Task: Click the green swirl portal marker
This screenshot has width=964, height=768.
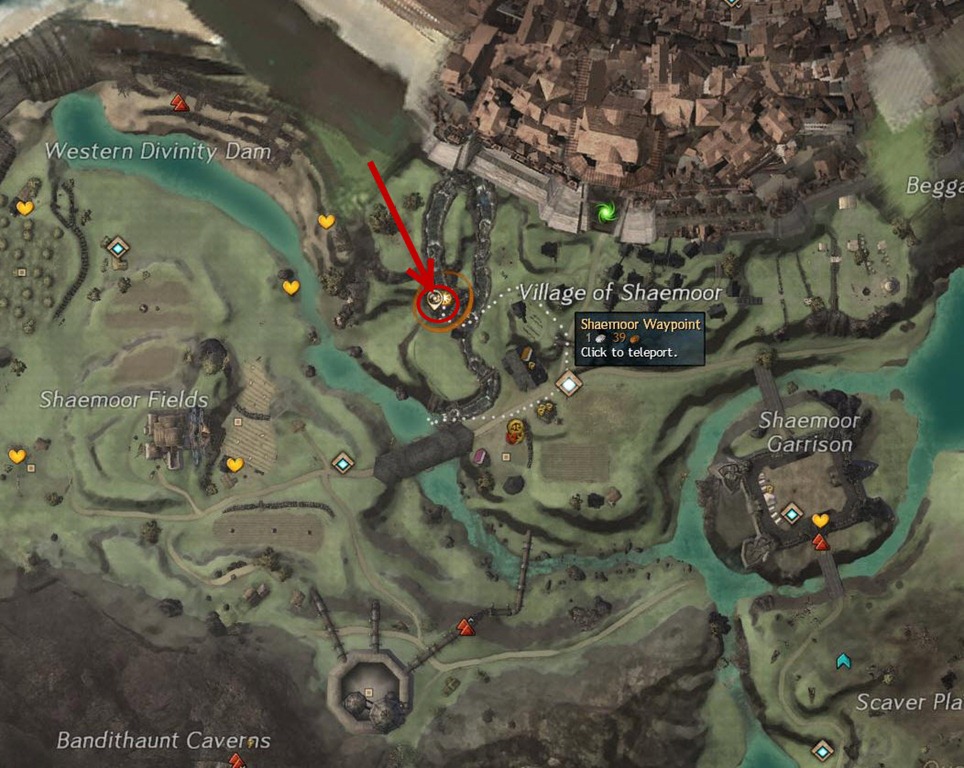Action: pyautogui.click(x=604, y=212)
